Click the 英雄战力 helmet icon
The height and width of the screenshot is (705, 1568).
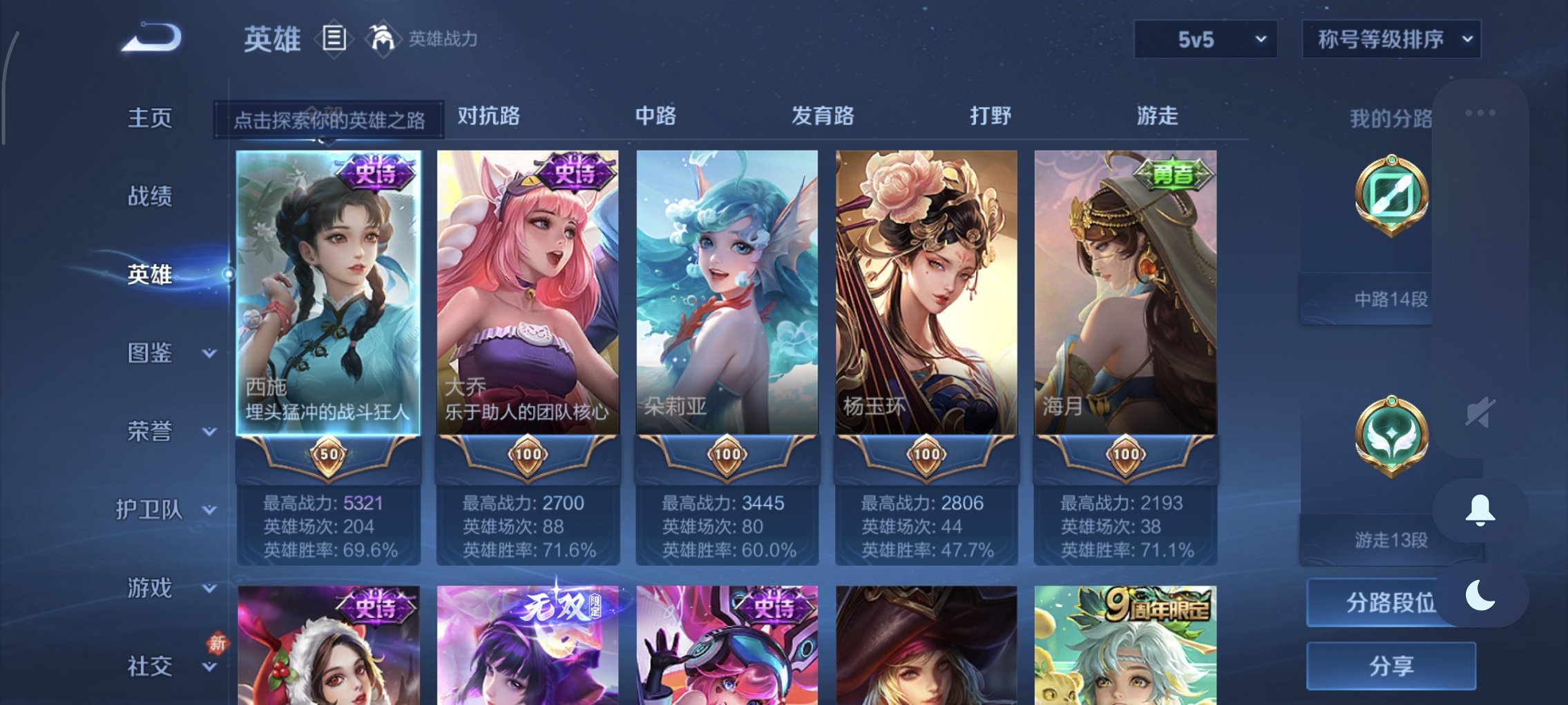(381, 38)
